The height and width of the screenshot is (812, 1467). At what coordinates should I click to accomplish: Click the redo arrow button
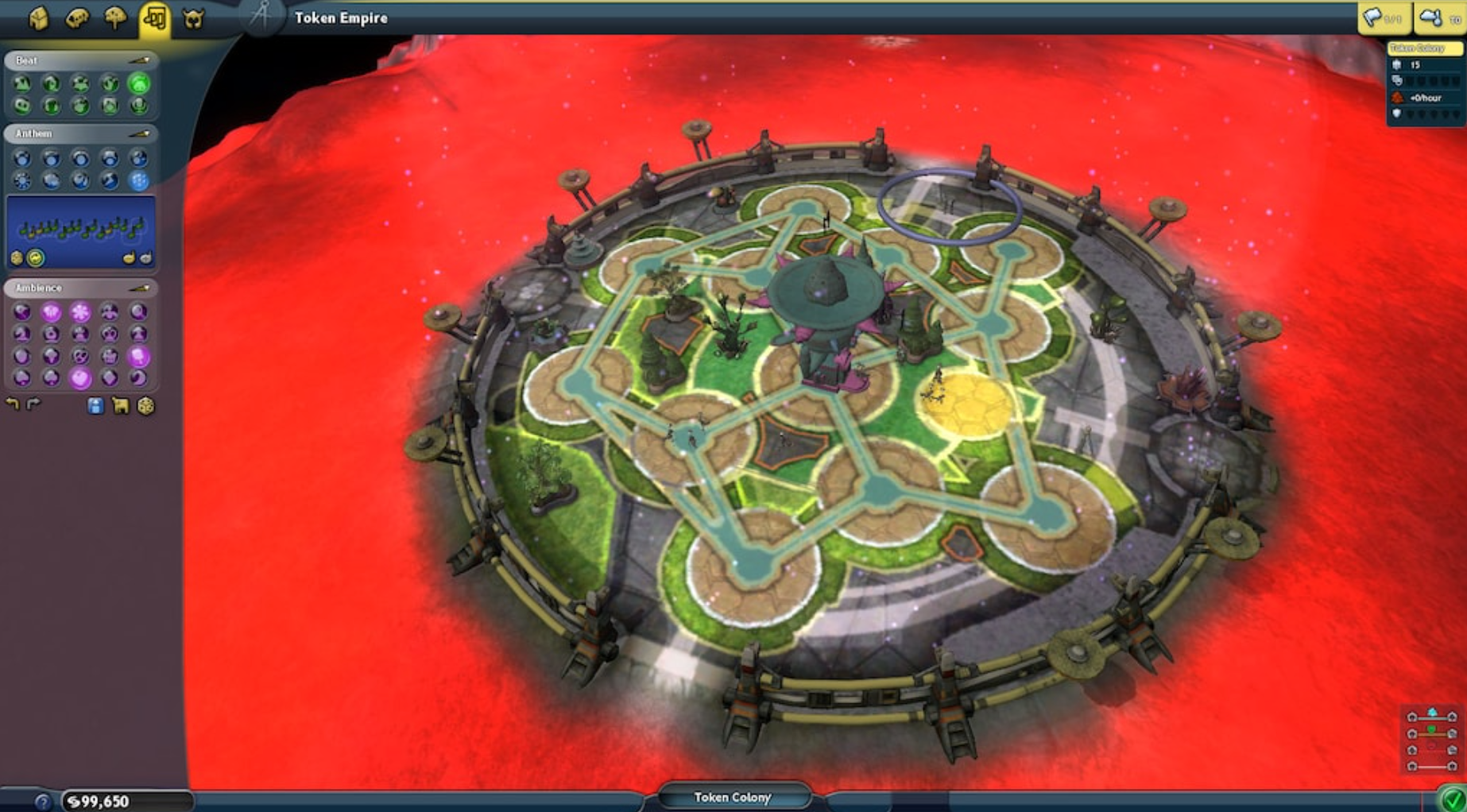[x=33, y=404]
